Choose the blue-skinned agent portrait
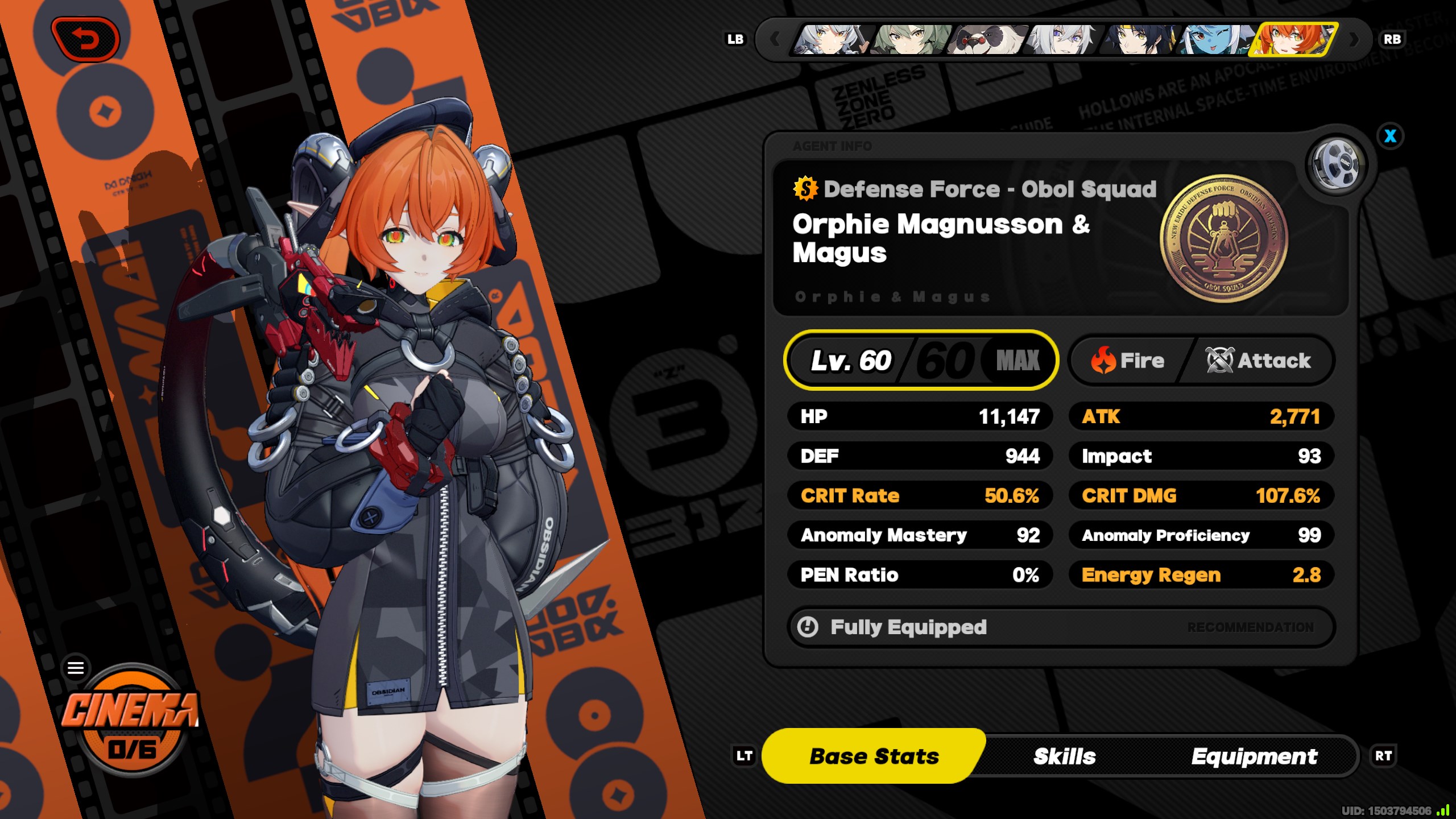The image size is (1456, 819). coord(1215,39)
